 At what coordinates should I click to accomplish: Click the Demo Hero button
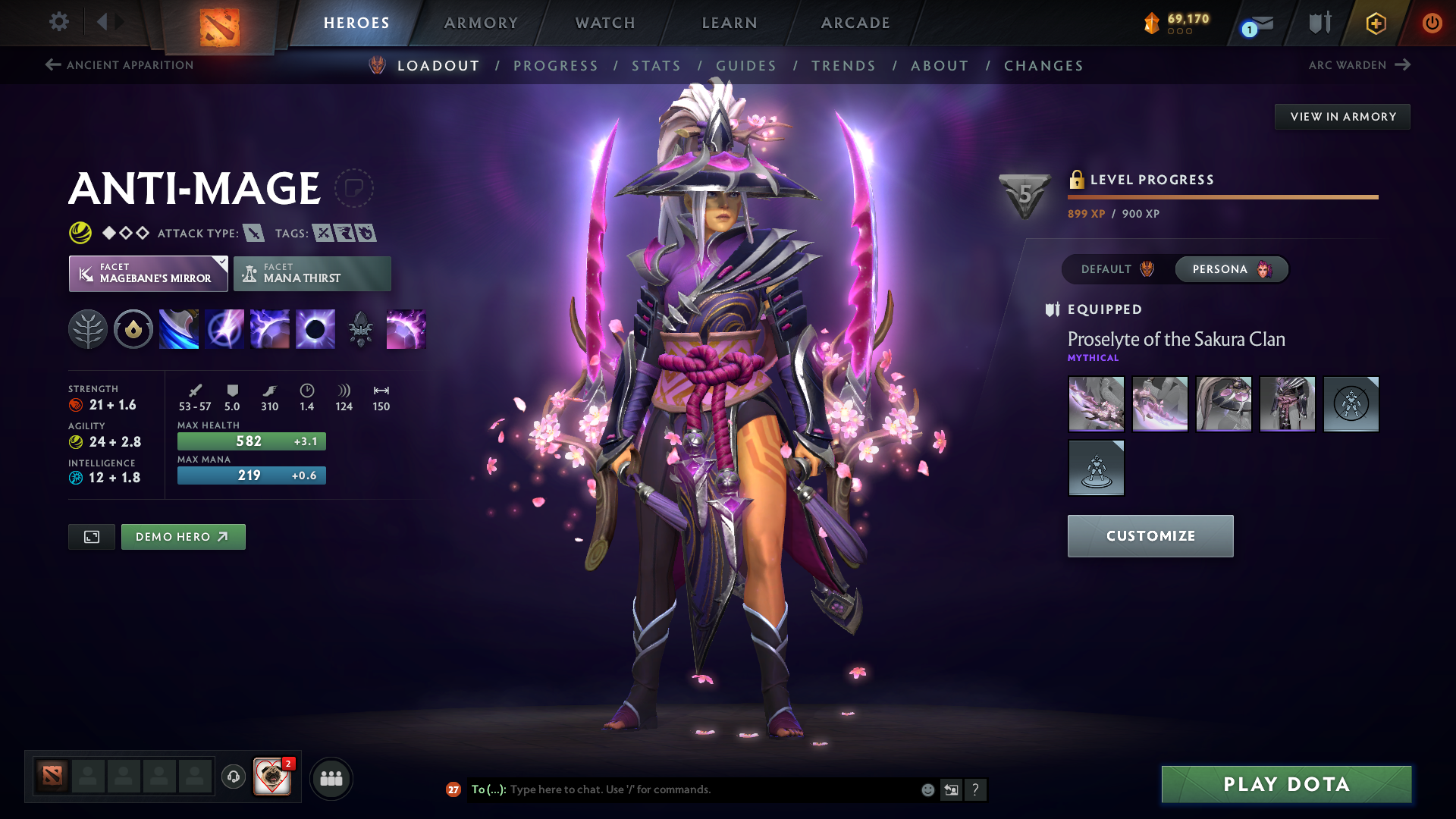(183, 536)
